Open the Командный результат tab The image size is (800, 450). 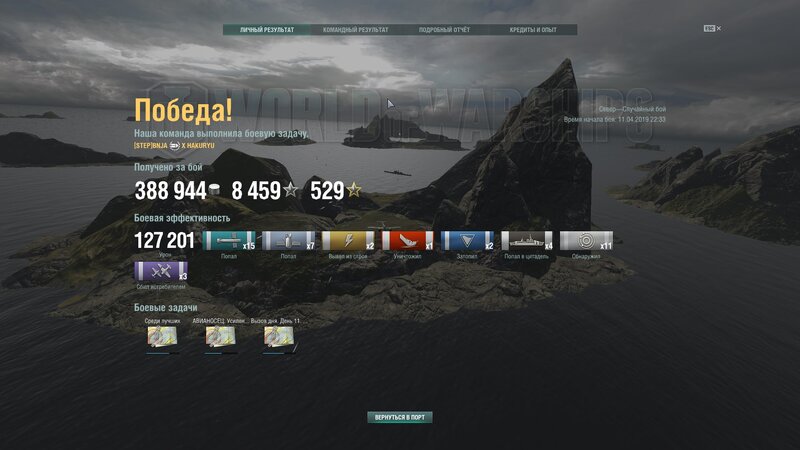click(x=356, y=30)
